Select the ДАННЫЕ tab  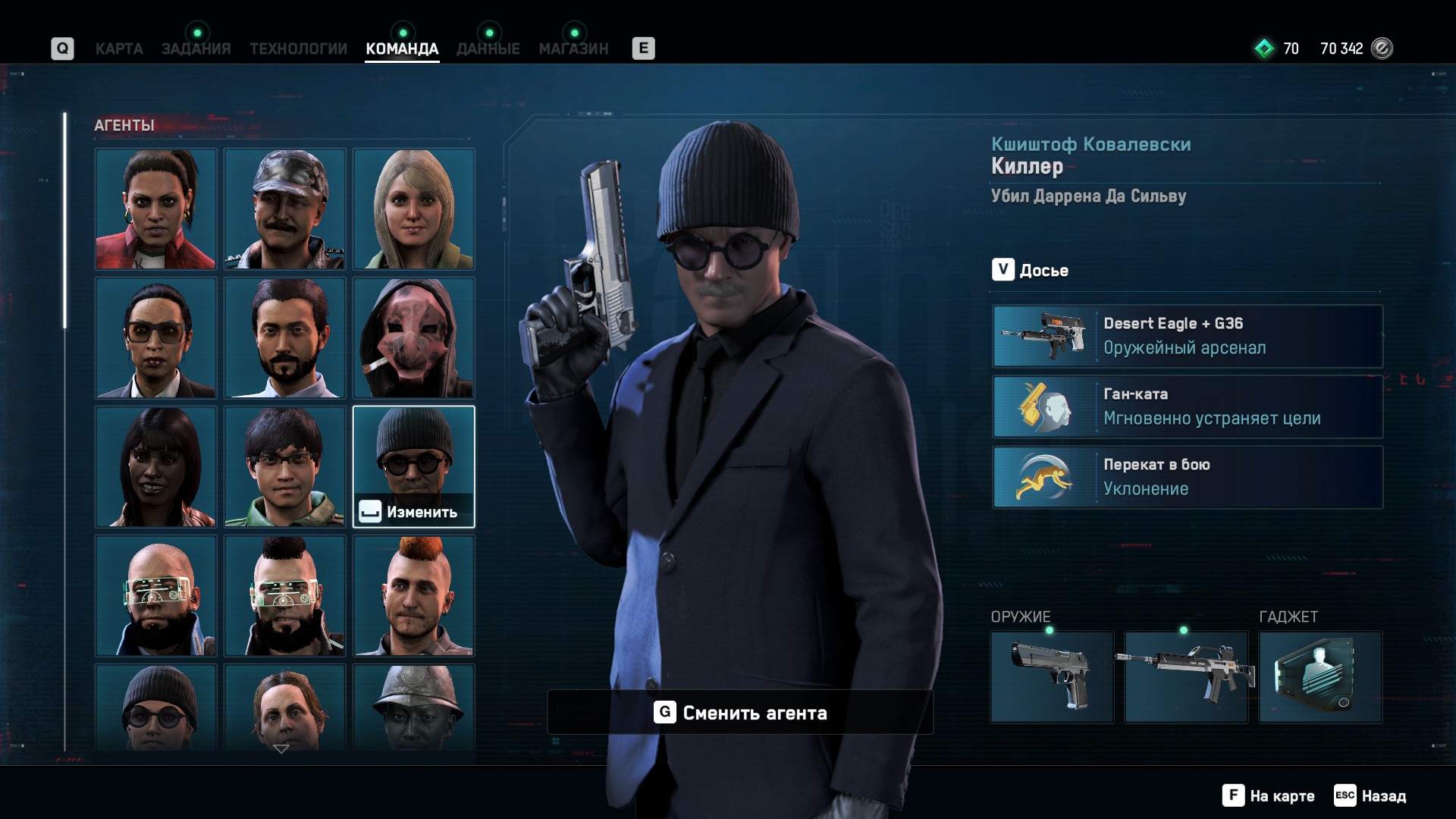point(488,49)
